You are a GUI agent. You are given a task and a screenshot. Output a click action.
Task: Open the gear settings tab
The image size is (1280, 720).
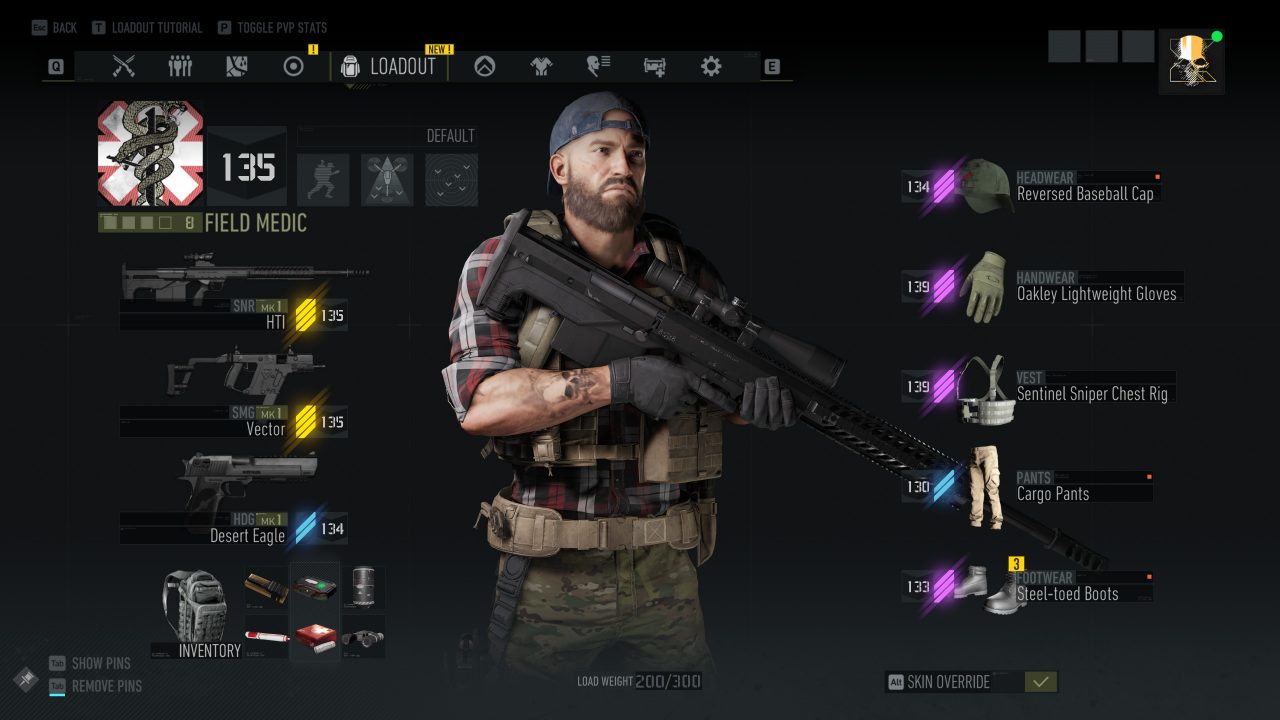coord(711,67)
